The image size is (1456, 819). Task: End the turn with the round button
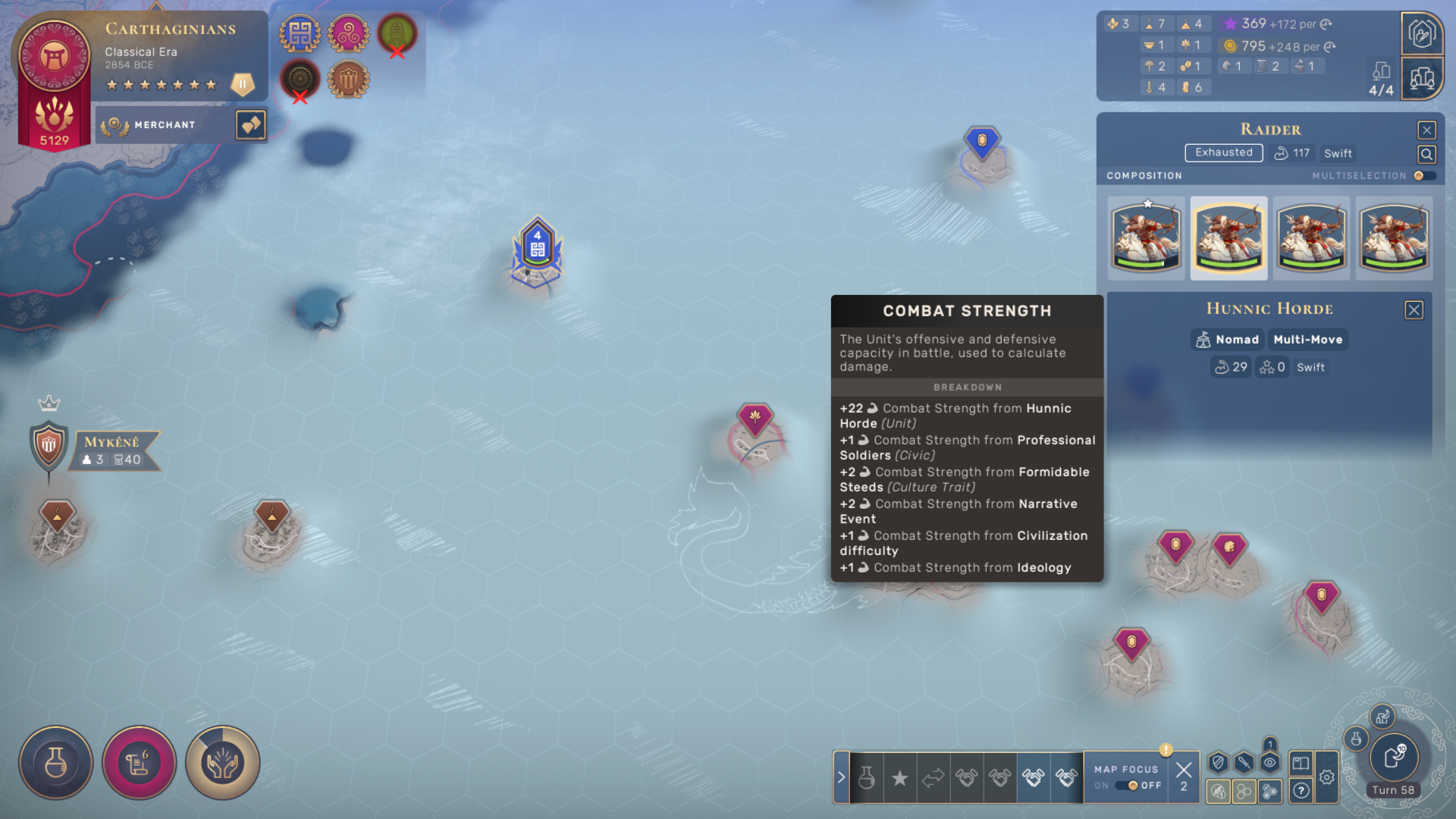click(1394, 757)
